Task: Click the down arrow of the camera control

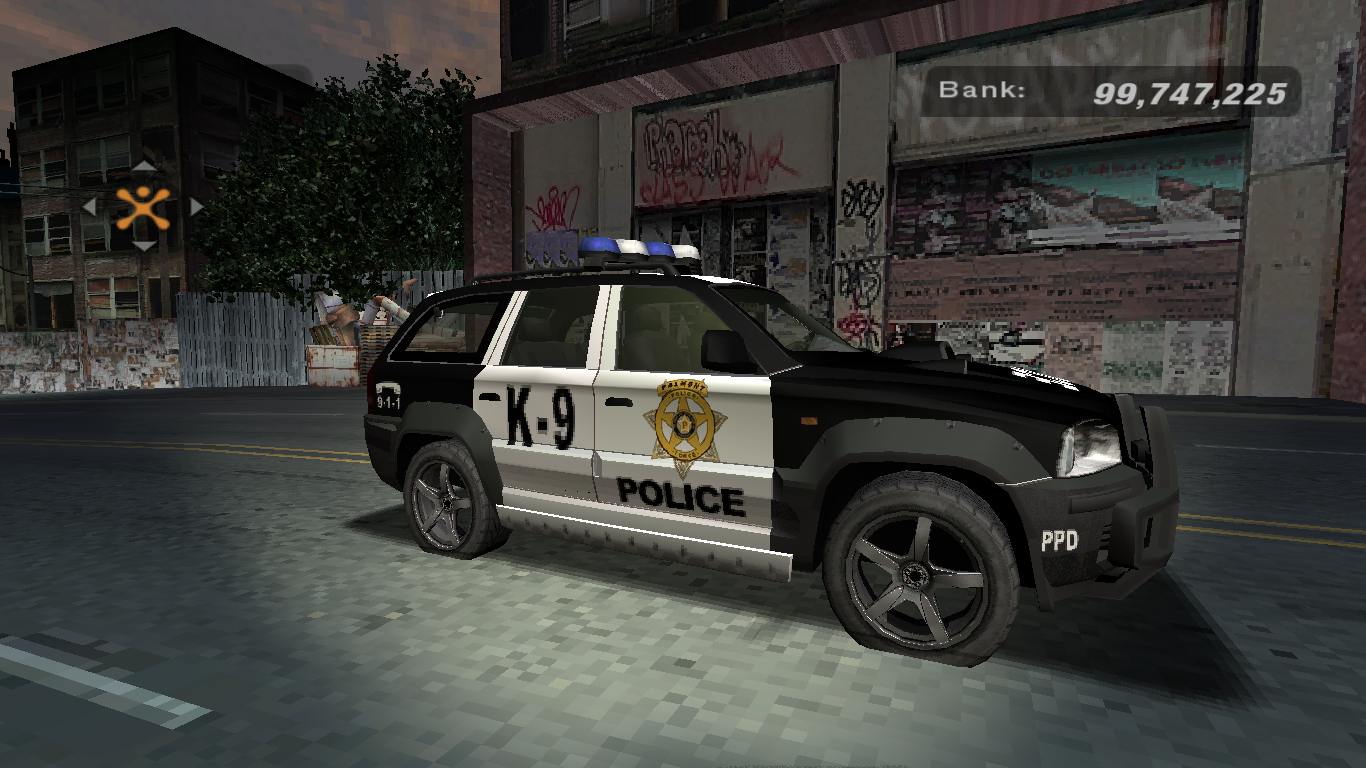Action: point(144,245)
